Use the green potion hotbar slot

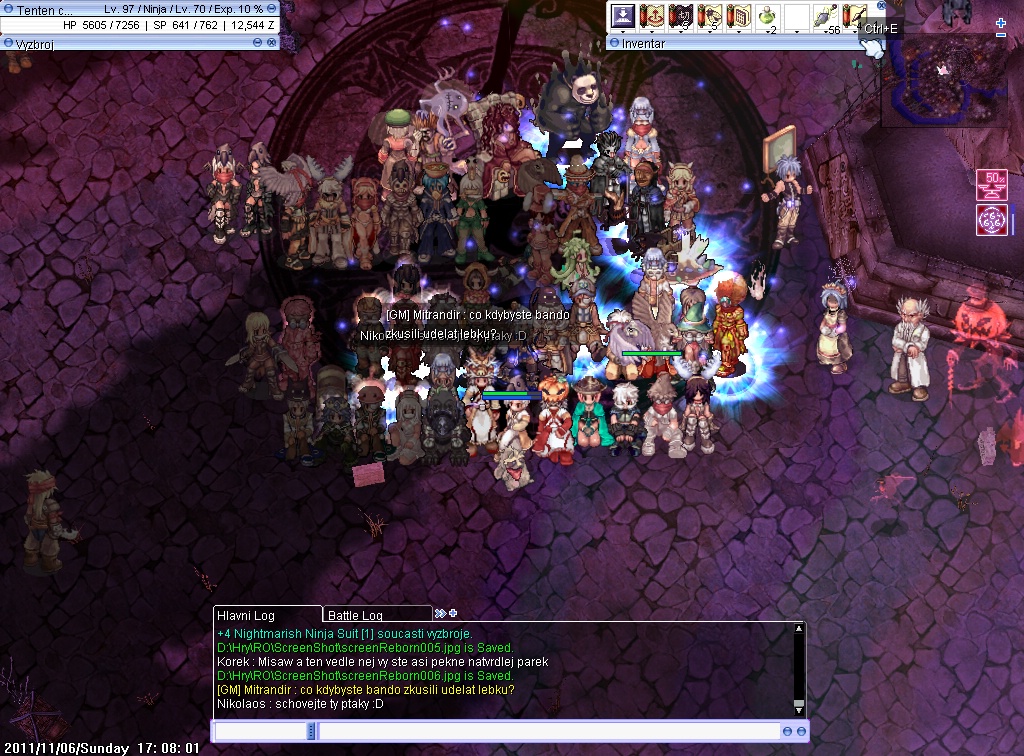coord(768,17)
